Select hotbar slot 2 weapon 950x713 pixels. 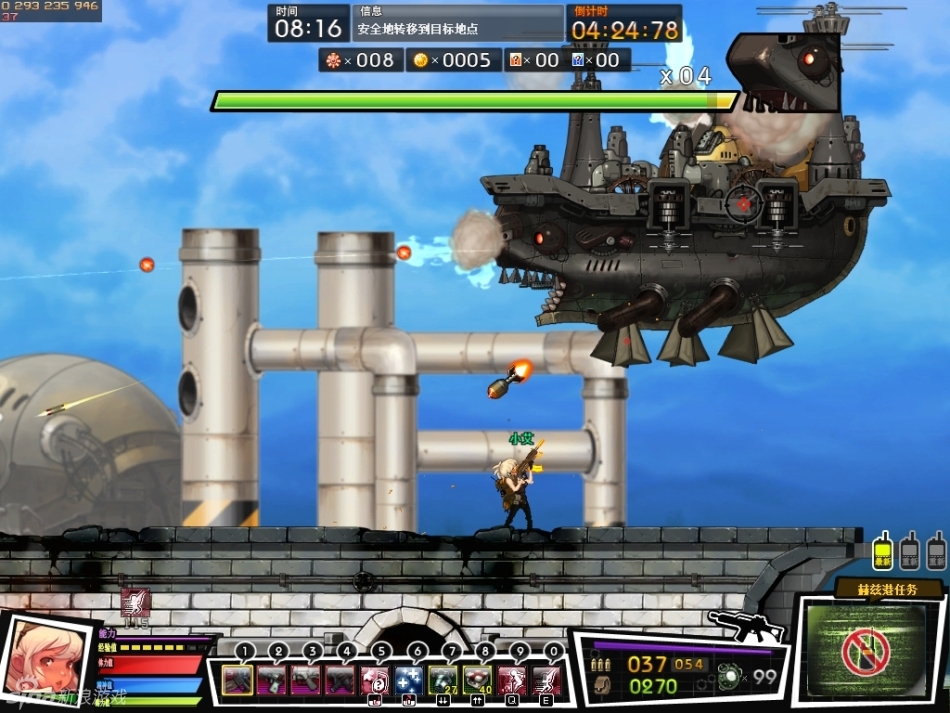point(271,681)
